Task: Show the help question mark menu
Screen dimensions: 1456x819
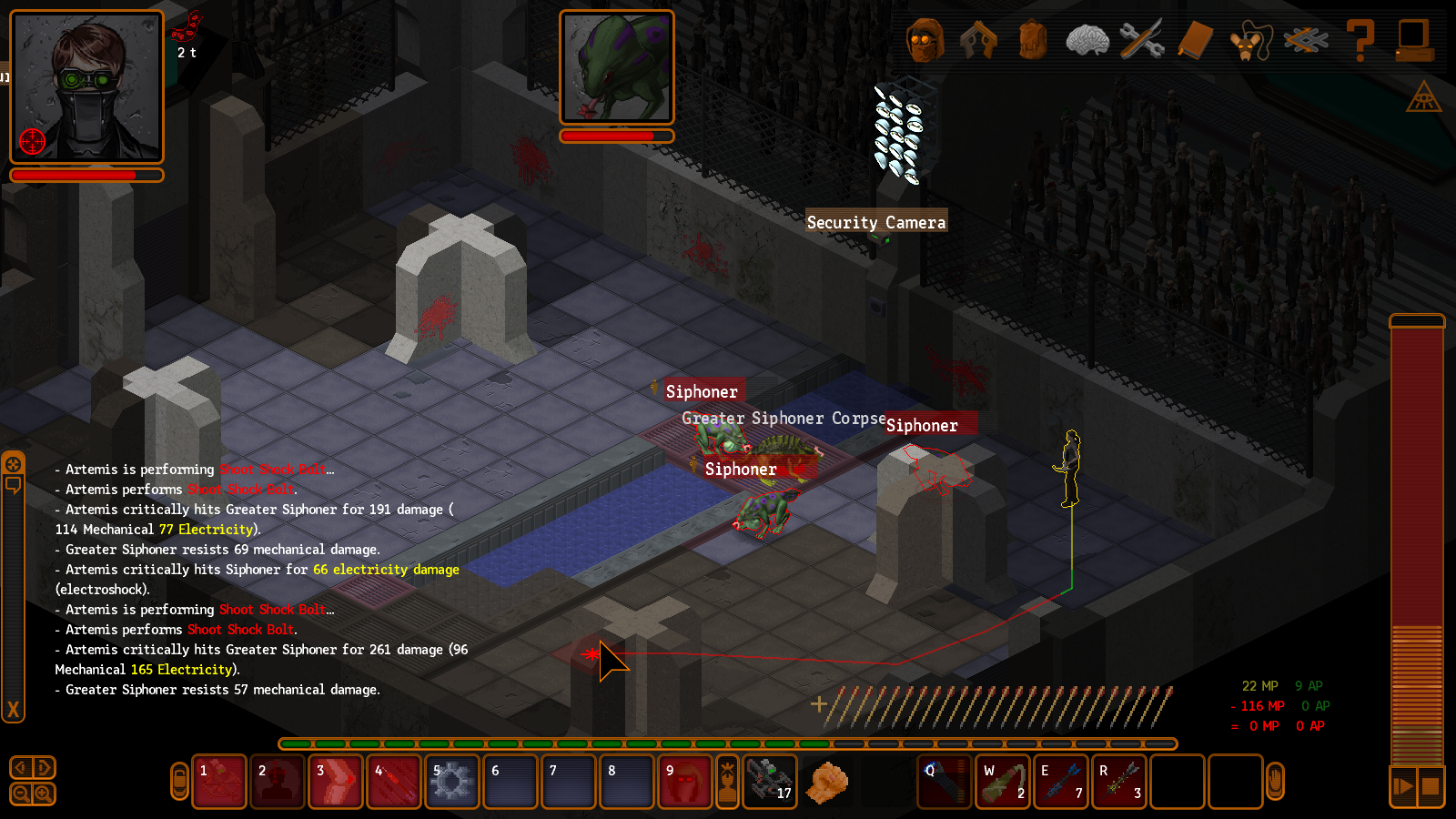Action: pos(1360,41)
